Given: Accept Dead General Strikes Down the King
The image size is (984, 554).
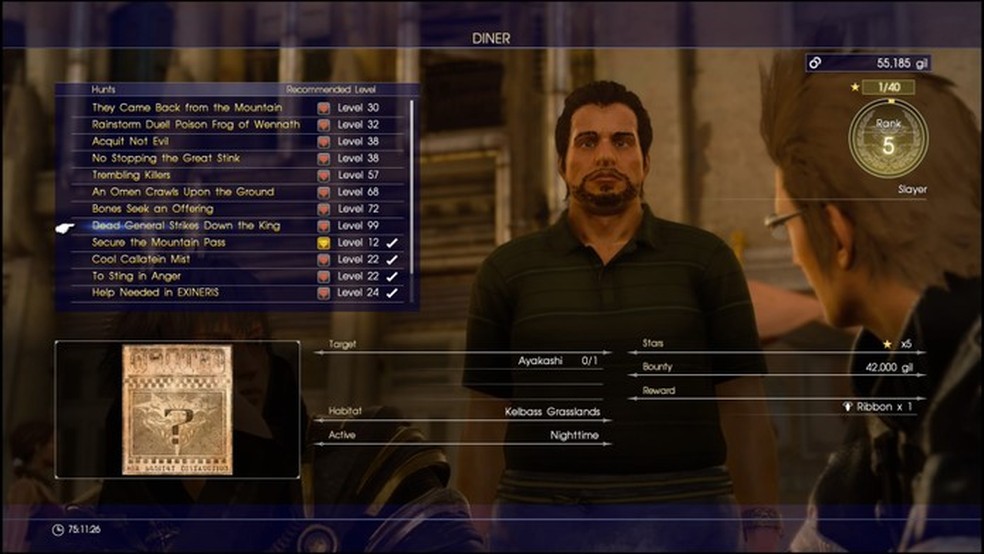Looking at the screenshot, I should tap(186, 226).
